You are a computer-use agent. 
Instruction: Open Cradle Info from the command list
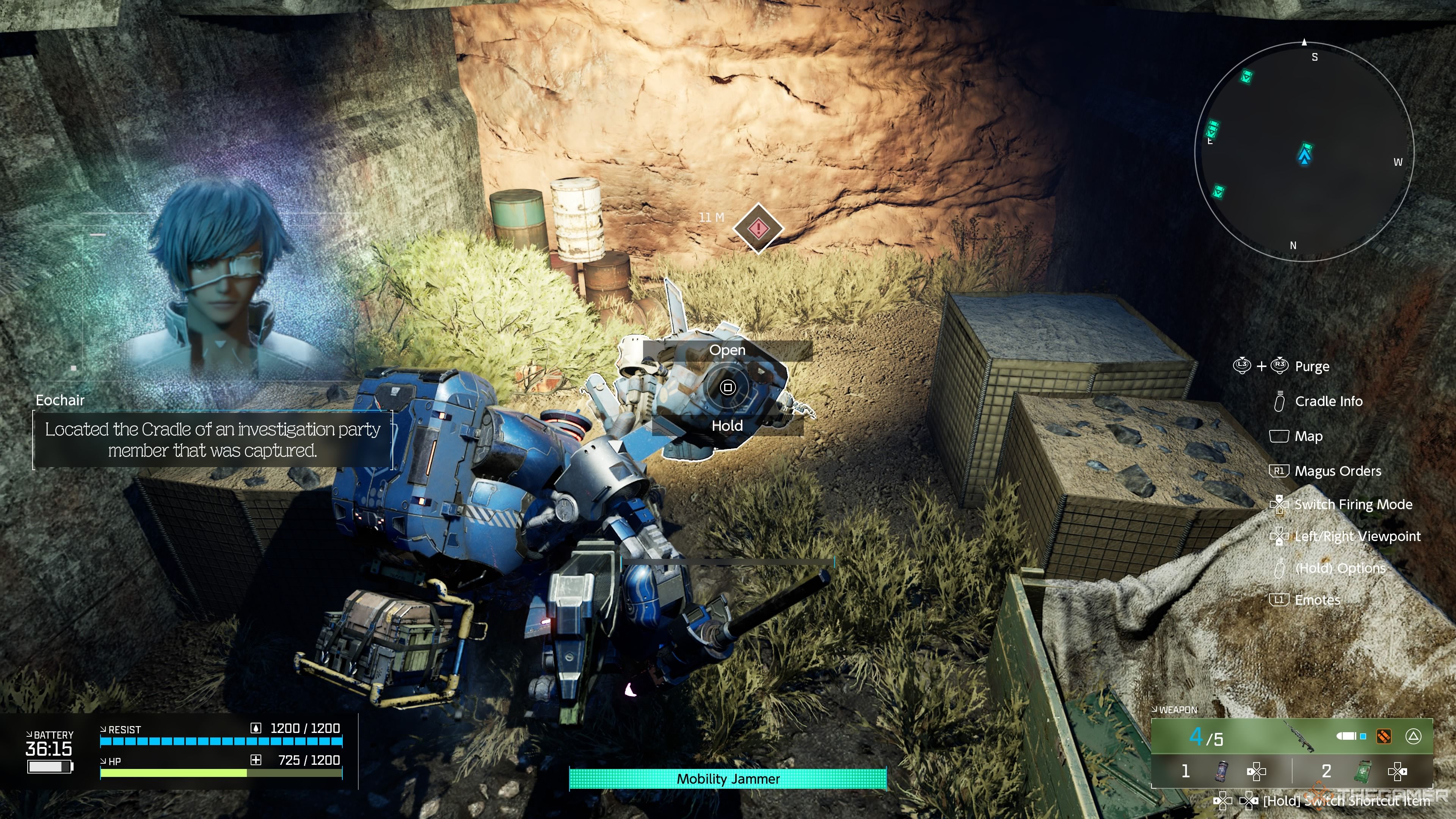pos(1328,401)
